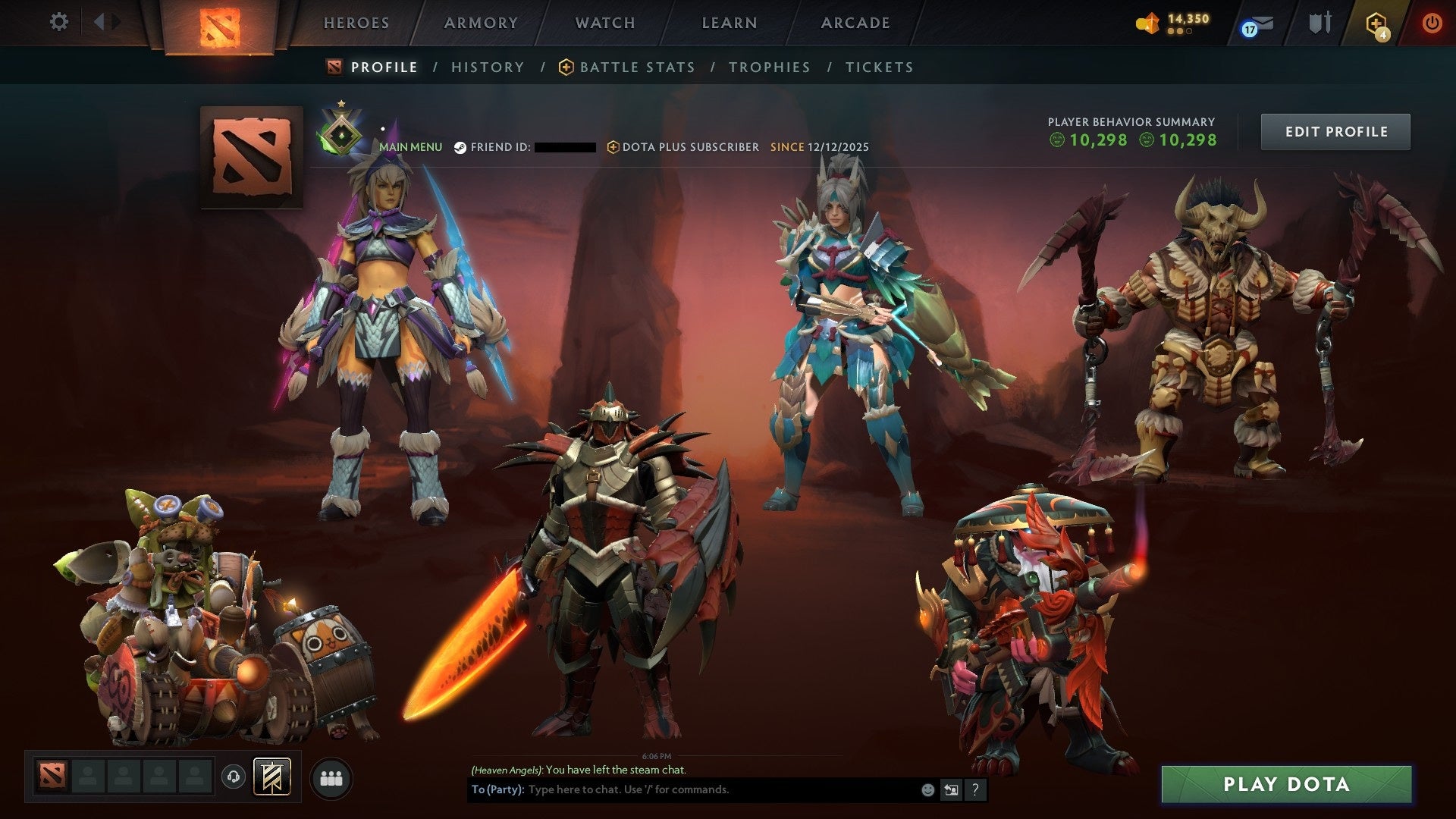Open the friends list people icon
1456x819 pixels.
pyautogui.click(x=331, y=778)
